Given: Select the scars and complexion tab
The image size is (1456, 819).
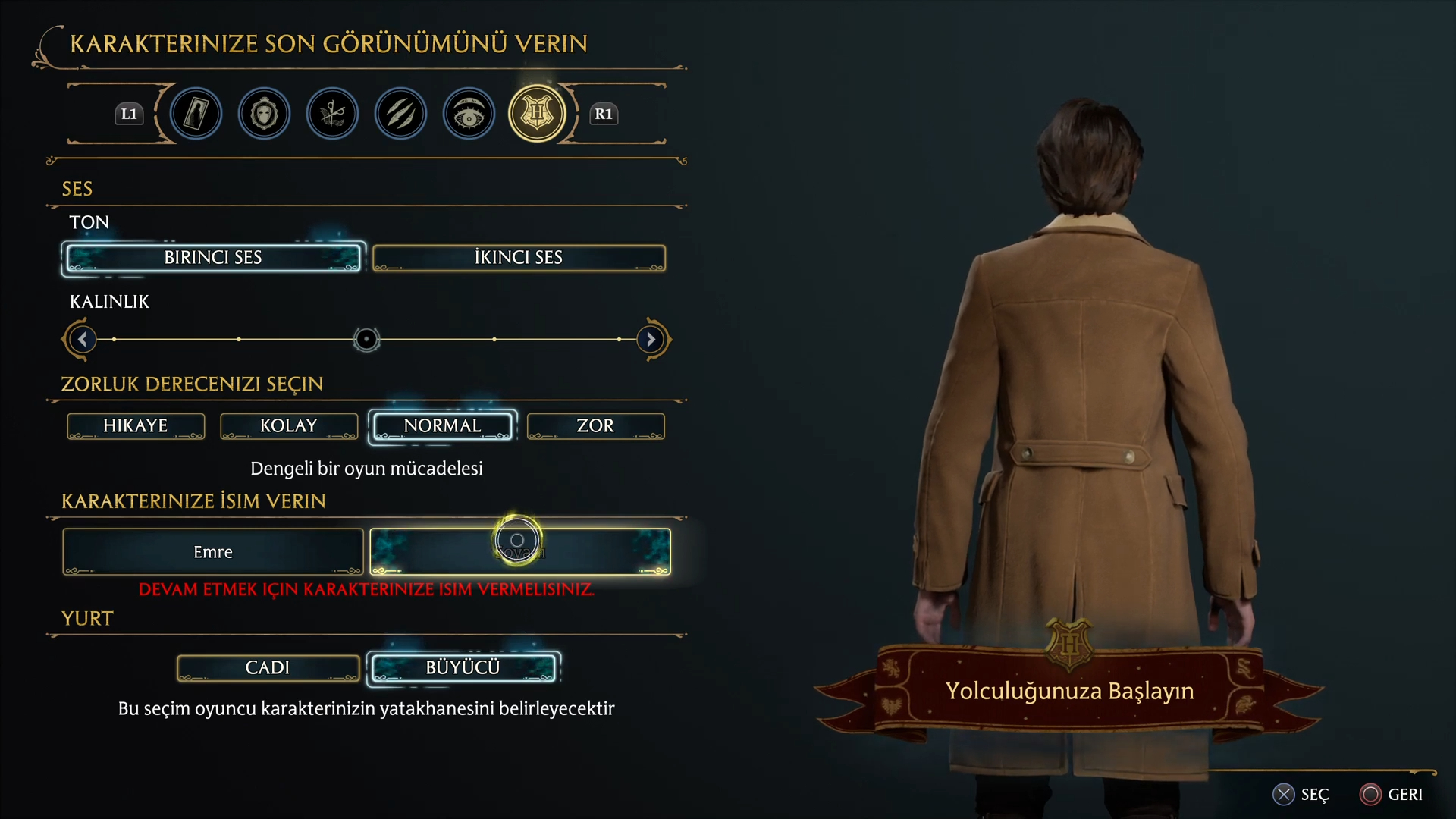Looking at the screenshot, I should (400, 114).
